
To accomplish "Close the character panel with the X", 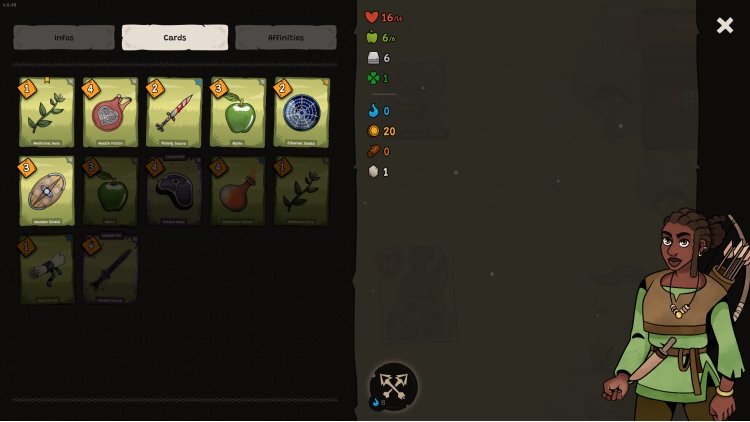I will (x=724, y=25).
